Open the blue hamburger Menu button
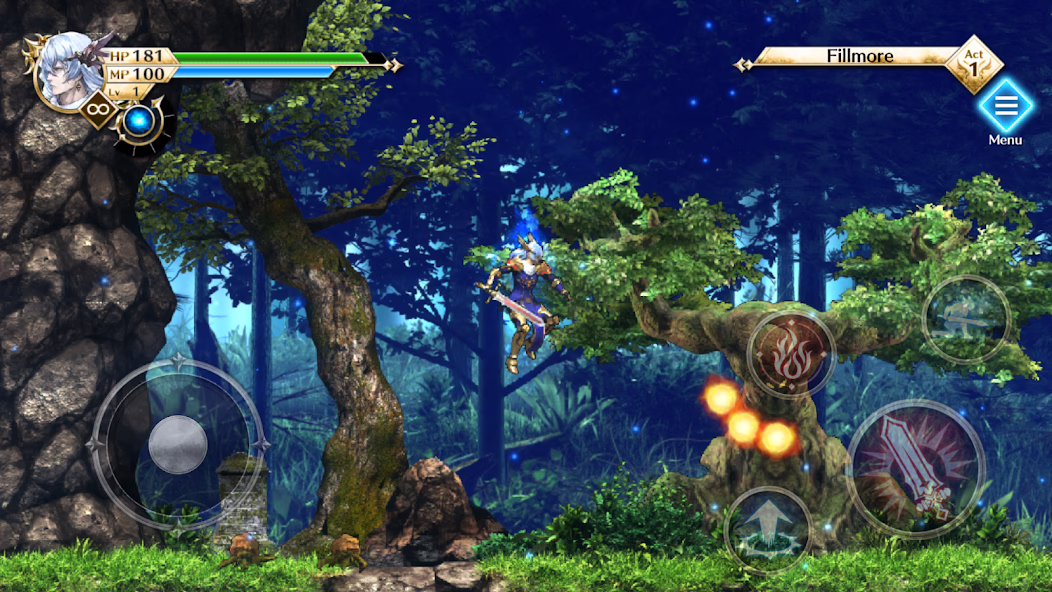The image size is (1052, 592). 1005,105
